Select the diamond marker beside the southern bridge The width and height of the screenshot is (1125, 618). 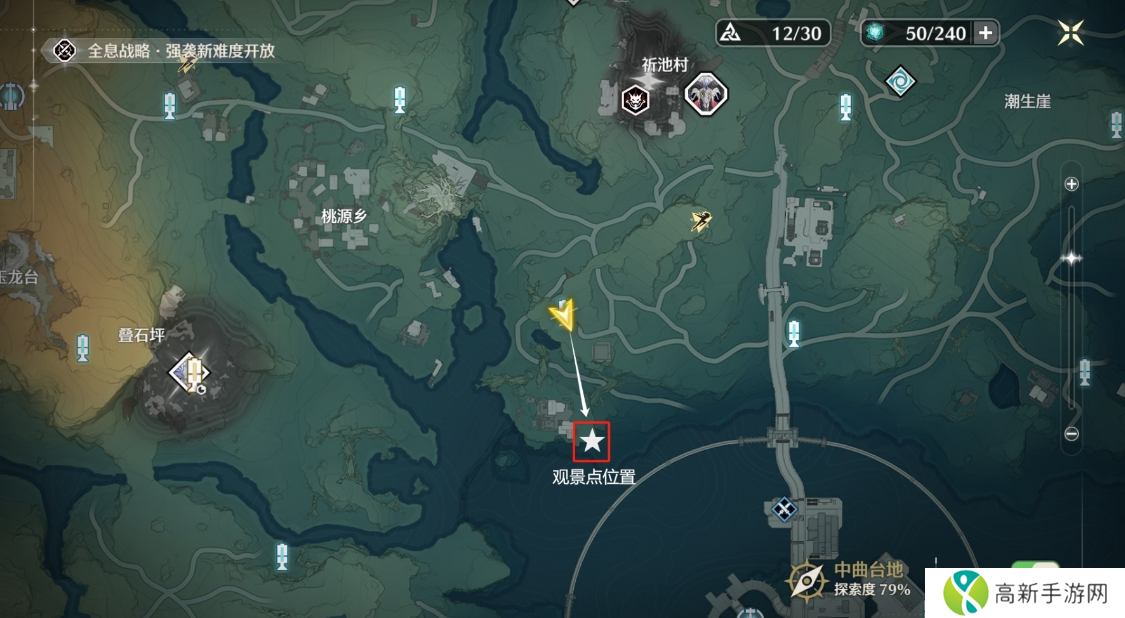click(x=784, y=510)
